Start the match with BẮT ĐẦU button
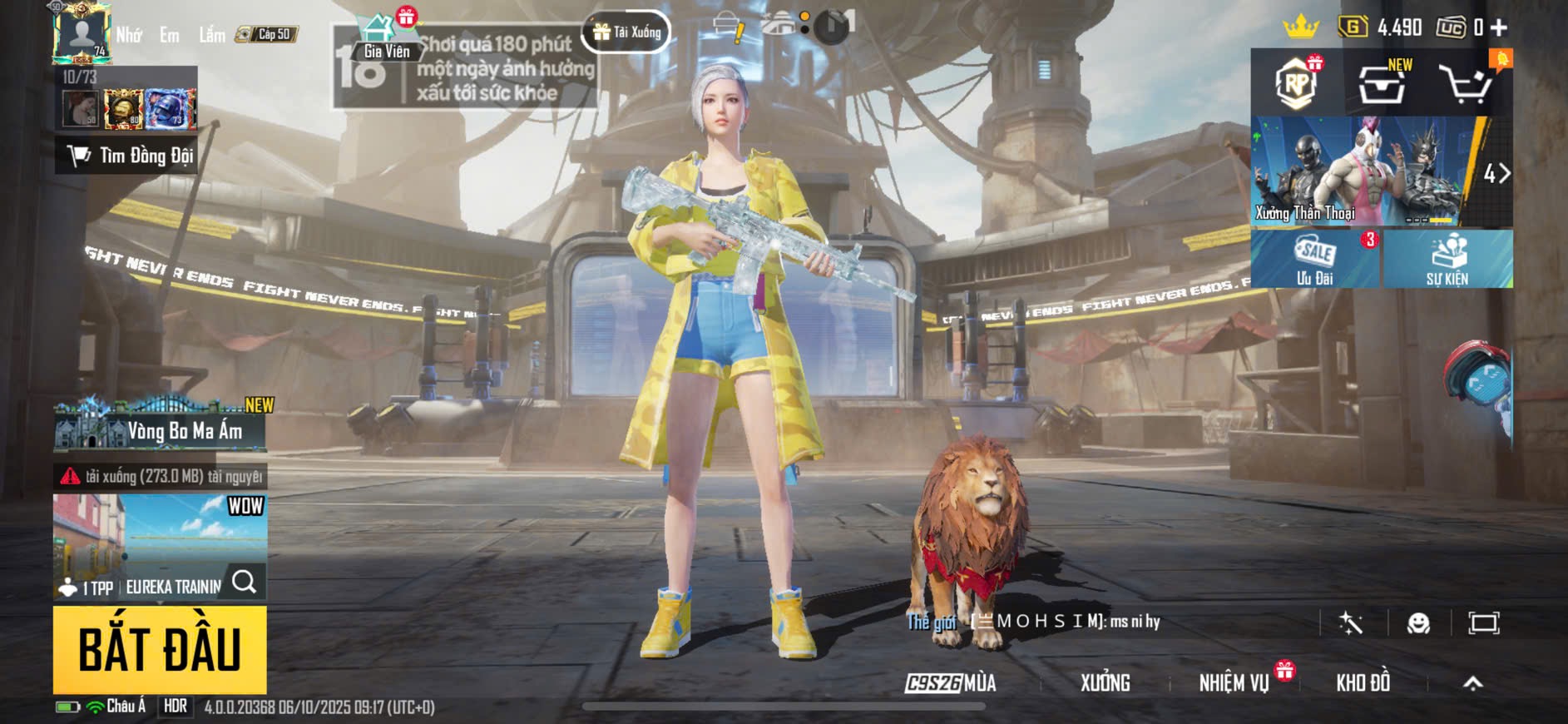 click(160, 650)
